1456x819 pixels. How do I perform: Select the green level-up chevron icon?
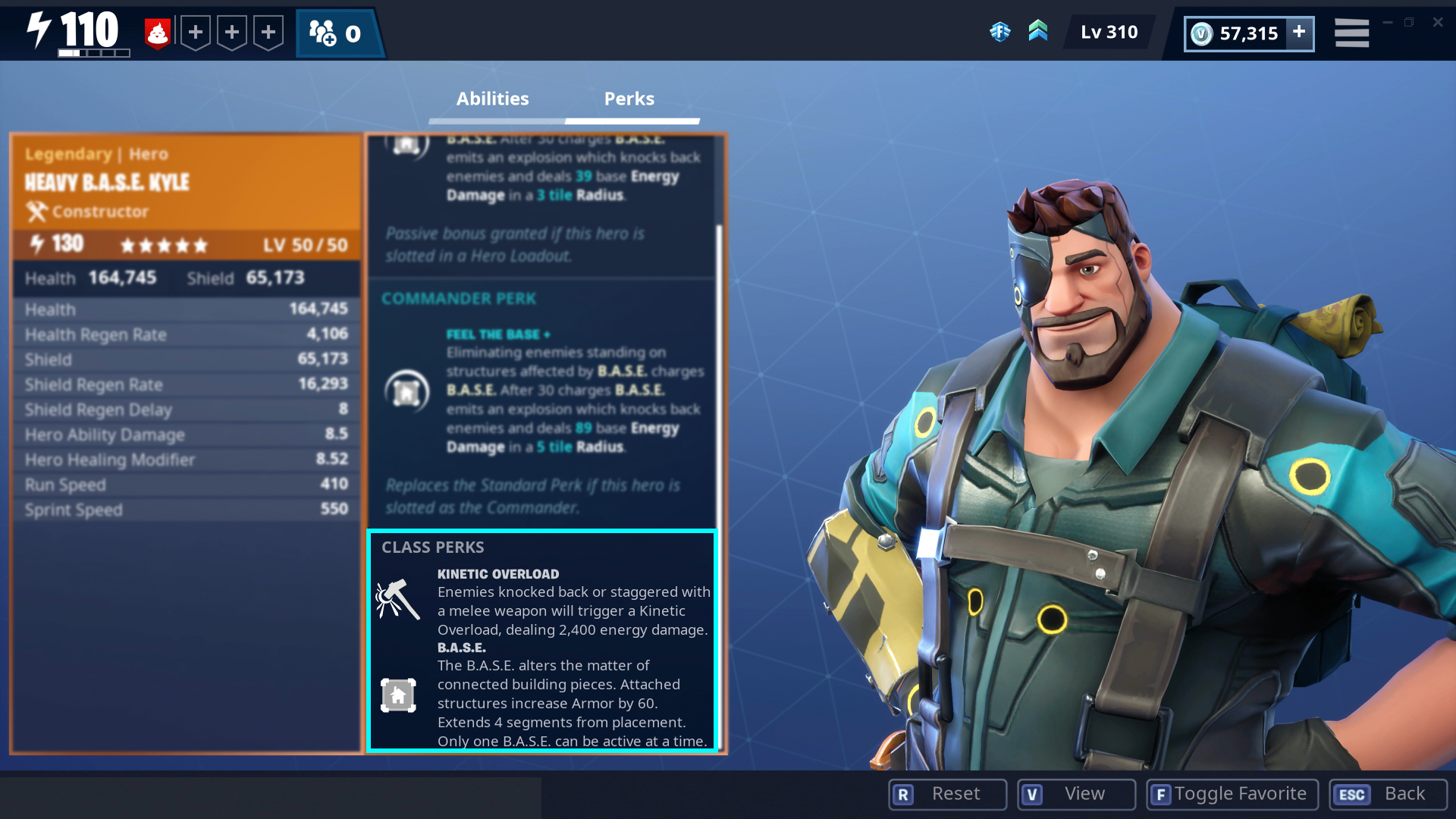point(1038,32)
